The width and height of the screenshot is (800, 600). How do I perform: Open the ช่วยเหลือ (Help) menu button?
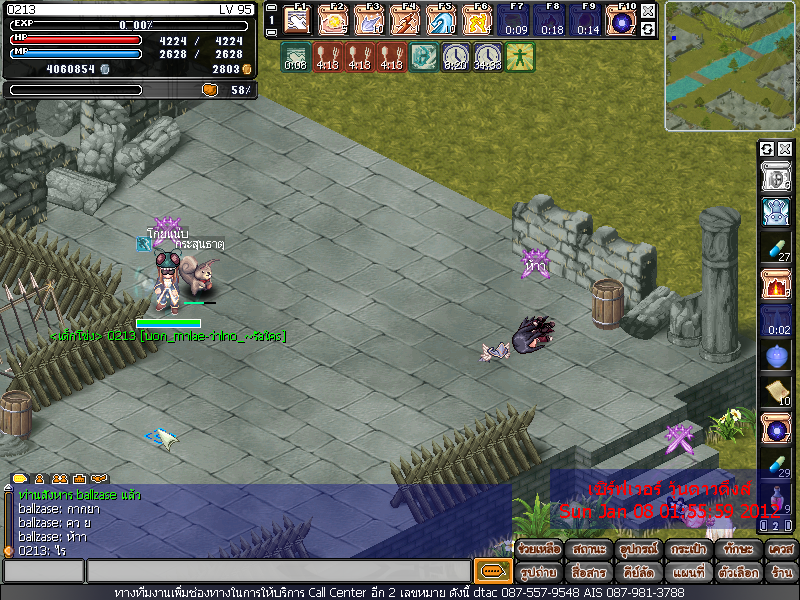pyautogui.click(x=538, y=550)
